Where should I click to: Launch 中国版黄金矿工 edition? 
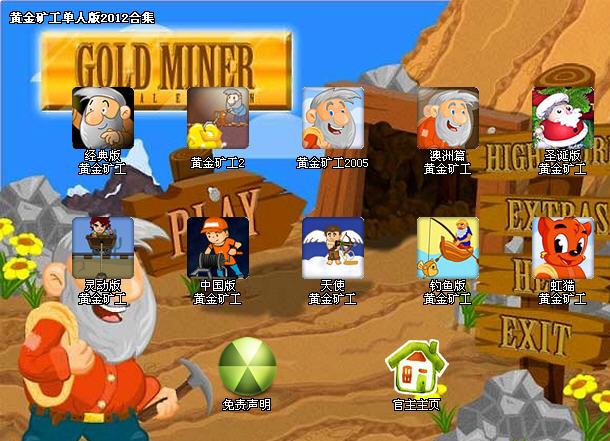click(218, 248)
